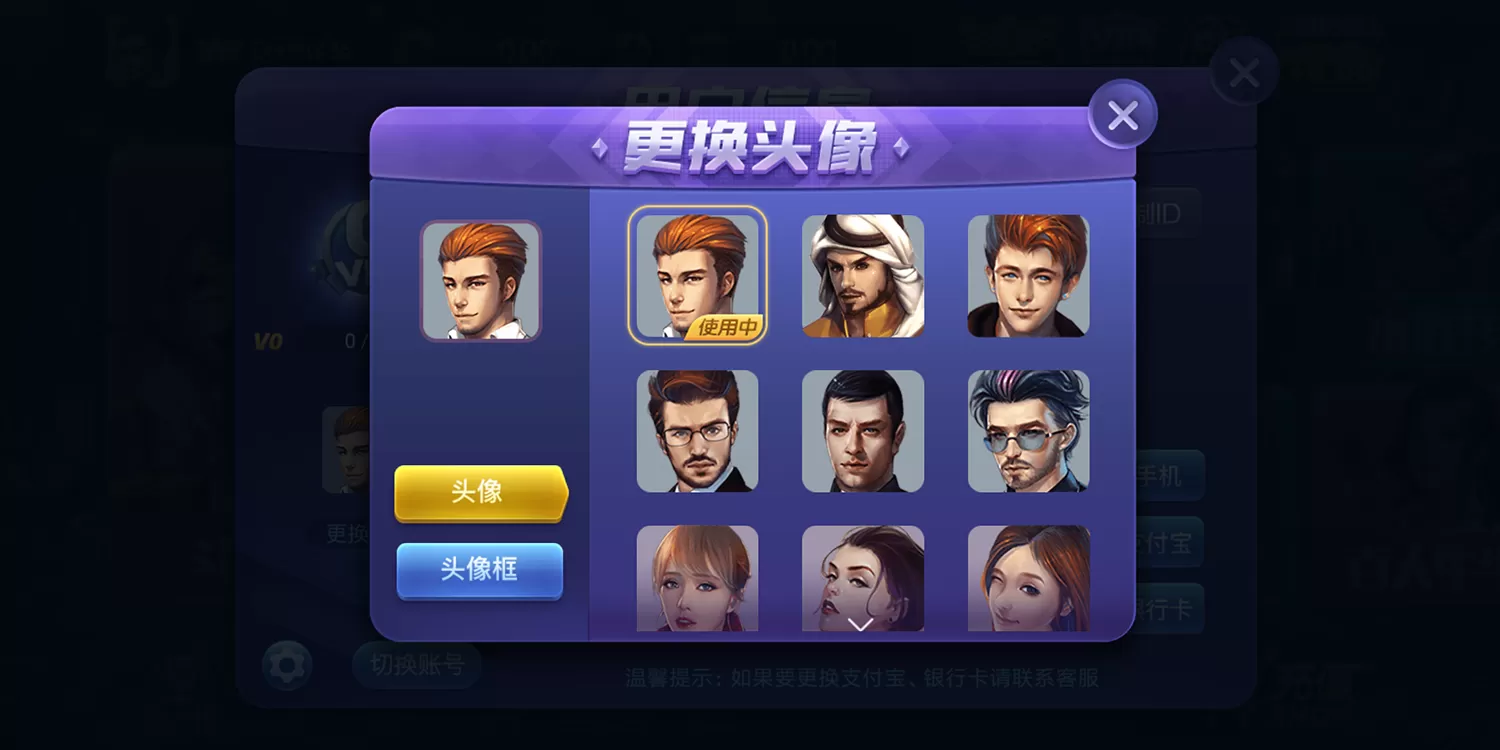Screen dimensions: 1500x750
Task: Click the current avatar preview image
Action: 481,283
